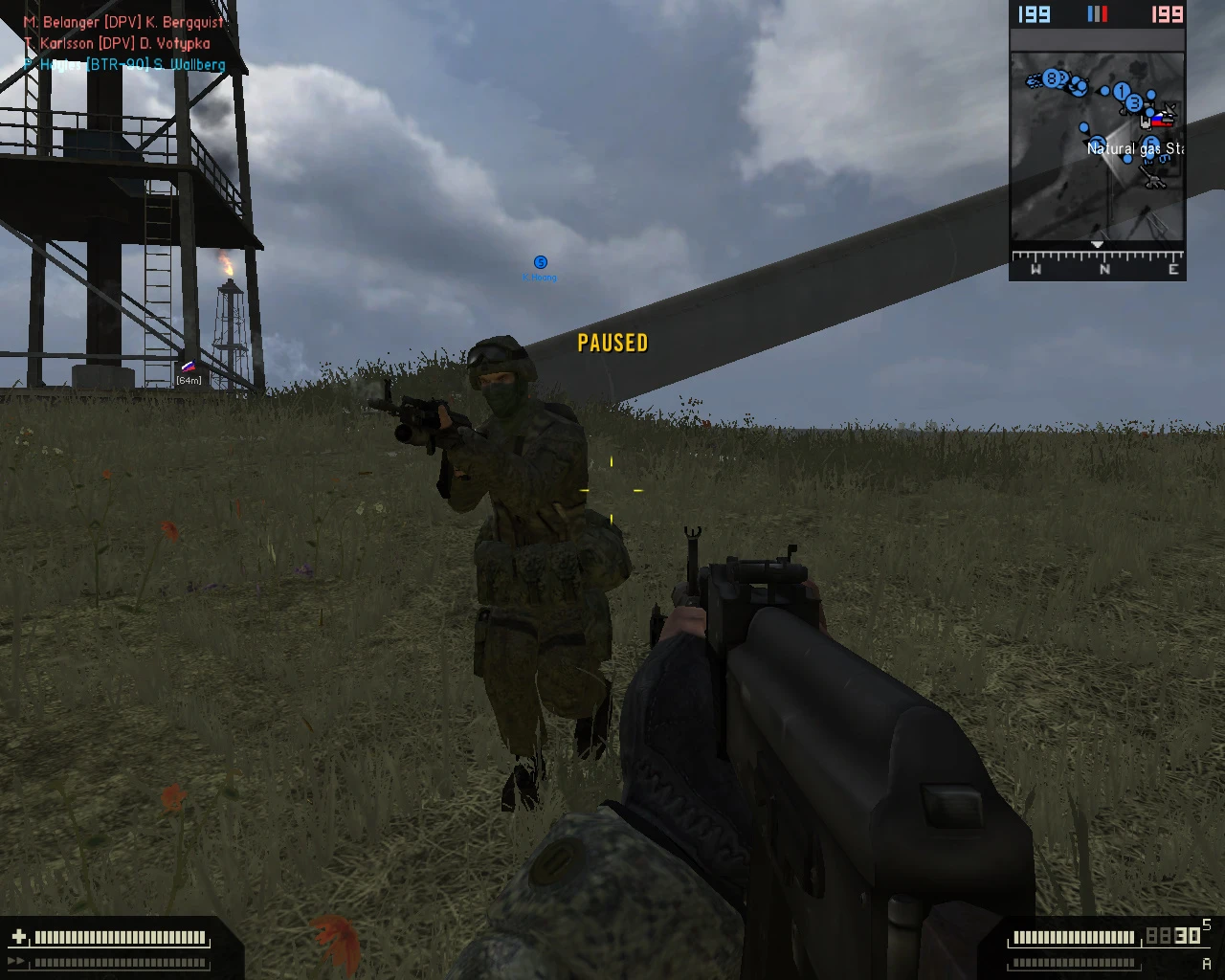Image resolution: width=1225 pixels, height=980 pixels.
Task: Click the health cross icon near the health bar
Action: pos(18,936)
